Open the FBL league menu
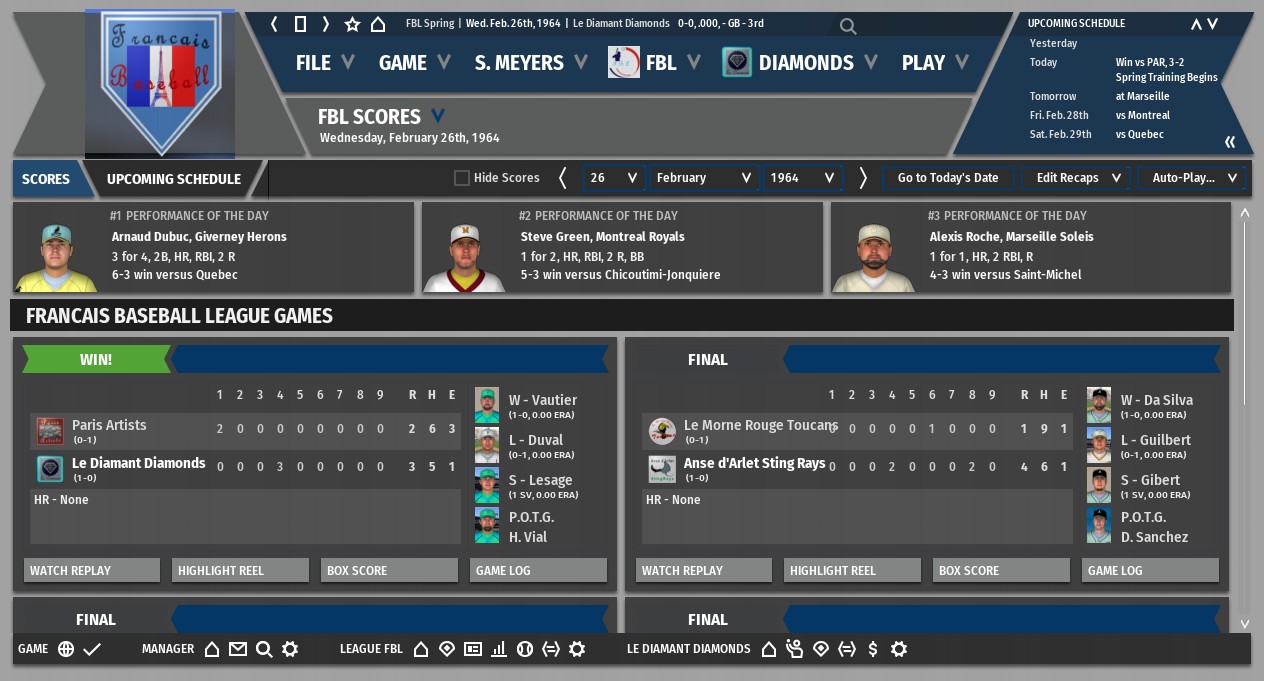 click(x=658, y=63)
